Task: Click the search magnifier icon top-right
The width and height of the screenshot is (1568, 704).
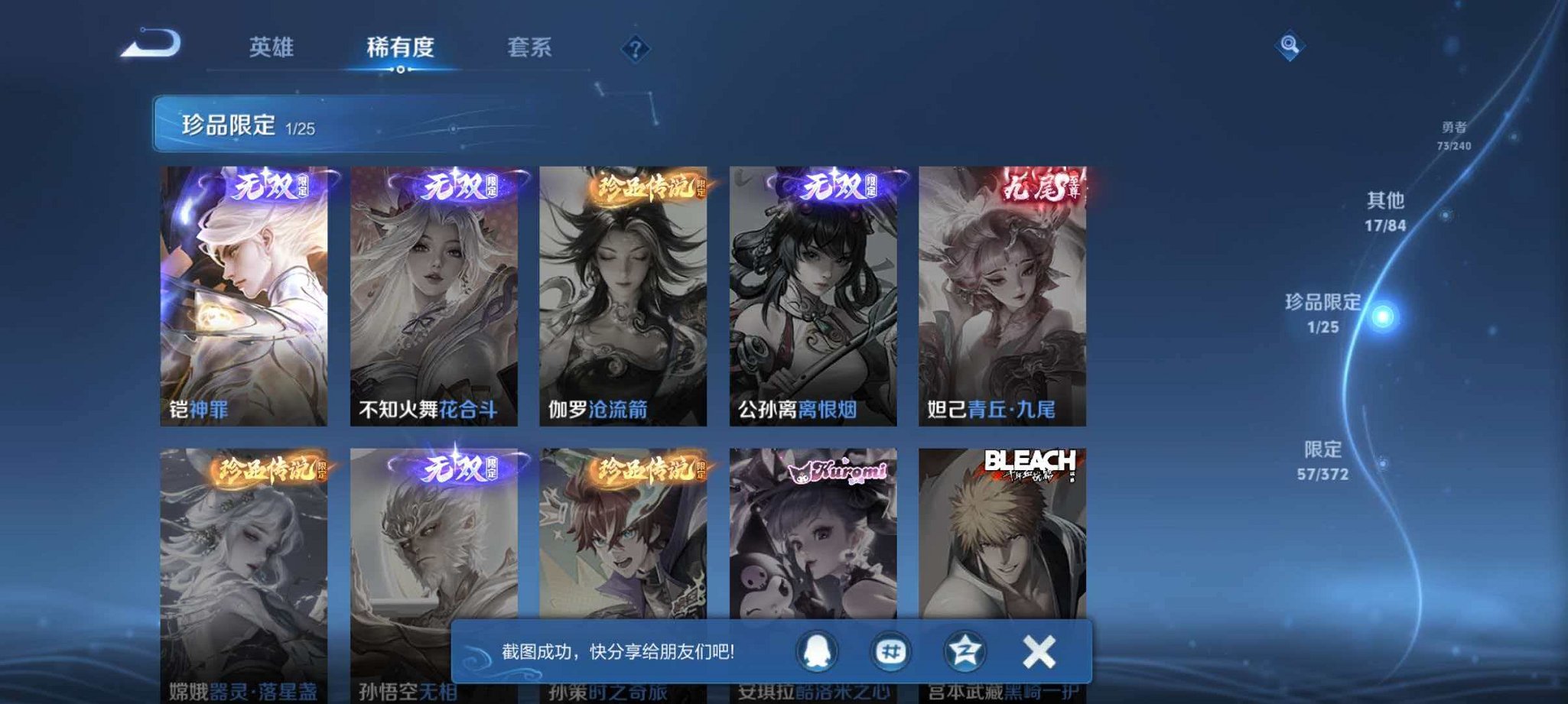Action: point(1287,47)
